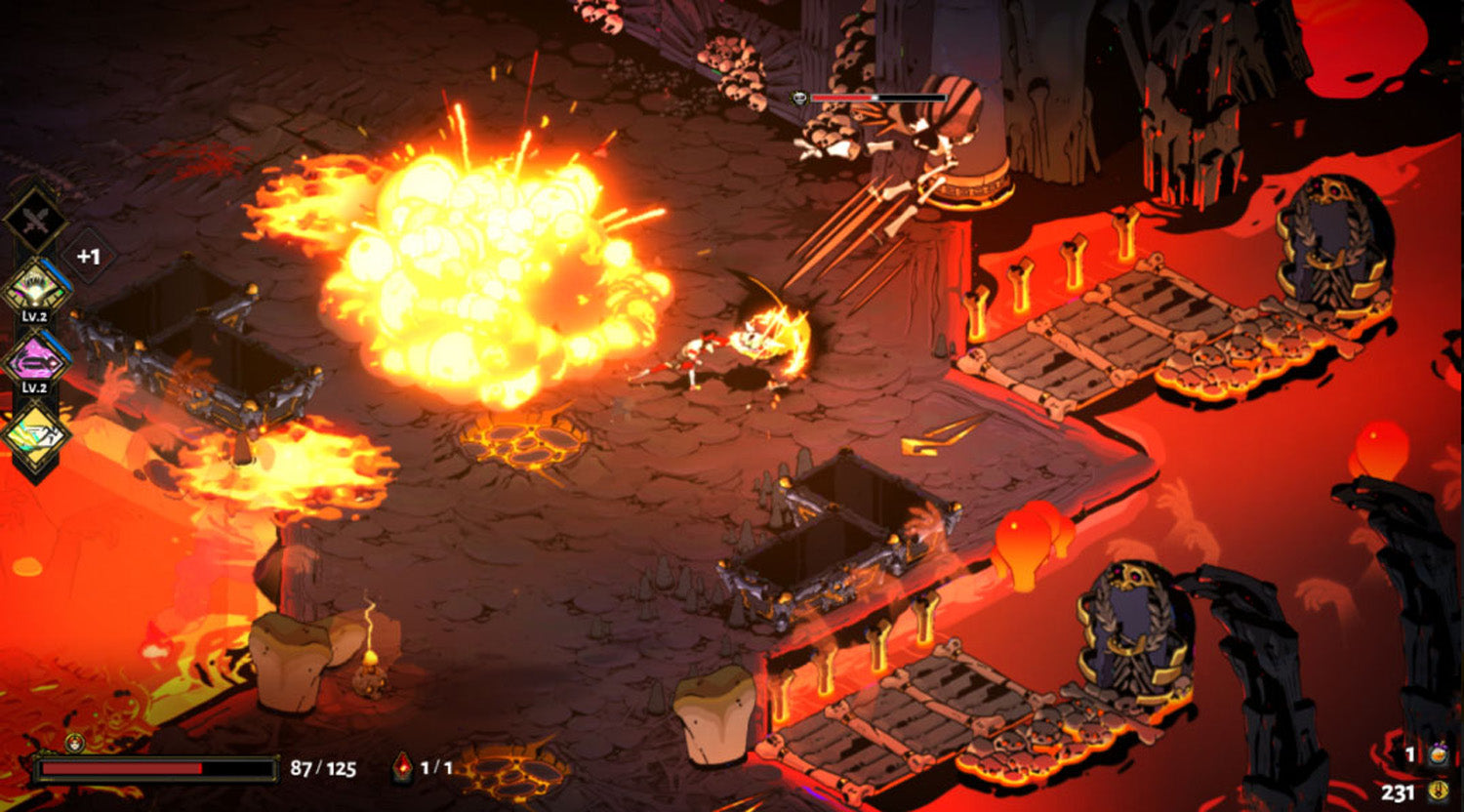Click the Death Defiance skull icon

click(x=75, y=742)
